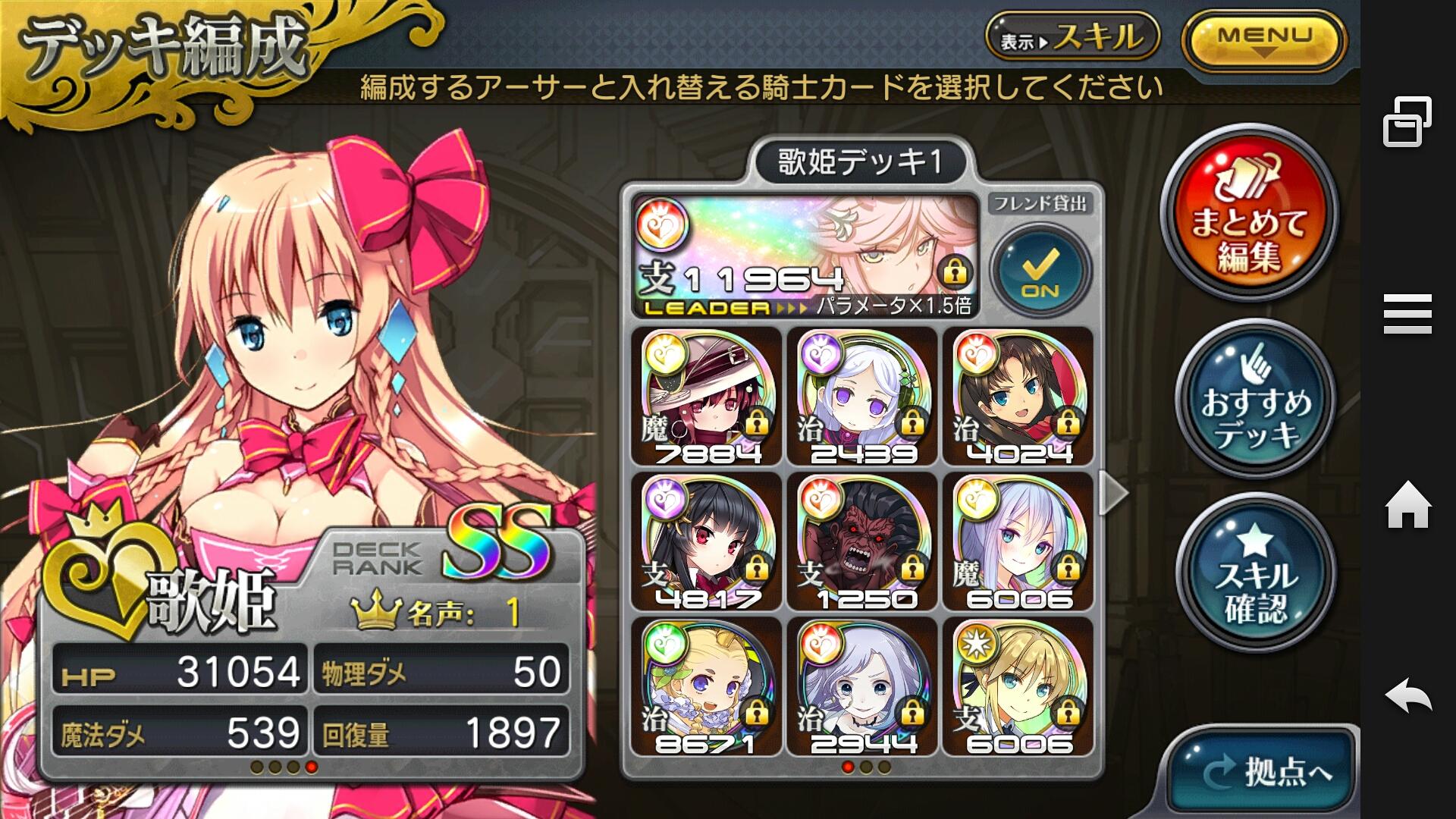Image resolution: width=1456 pixels, height=819 pixels.
Task: Pick the red demon support card 1250
Action: click(863, 541)
